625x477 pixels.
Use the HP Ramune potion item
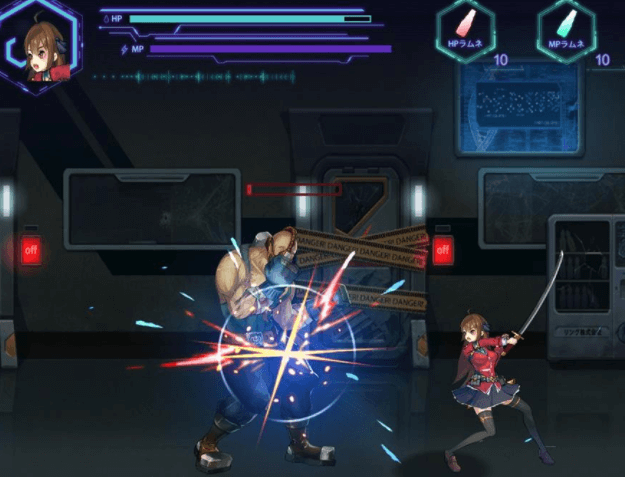click(x=466, y=30)
